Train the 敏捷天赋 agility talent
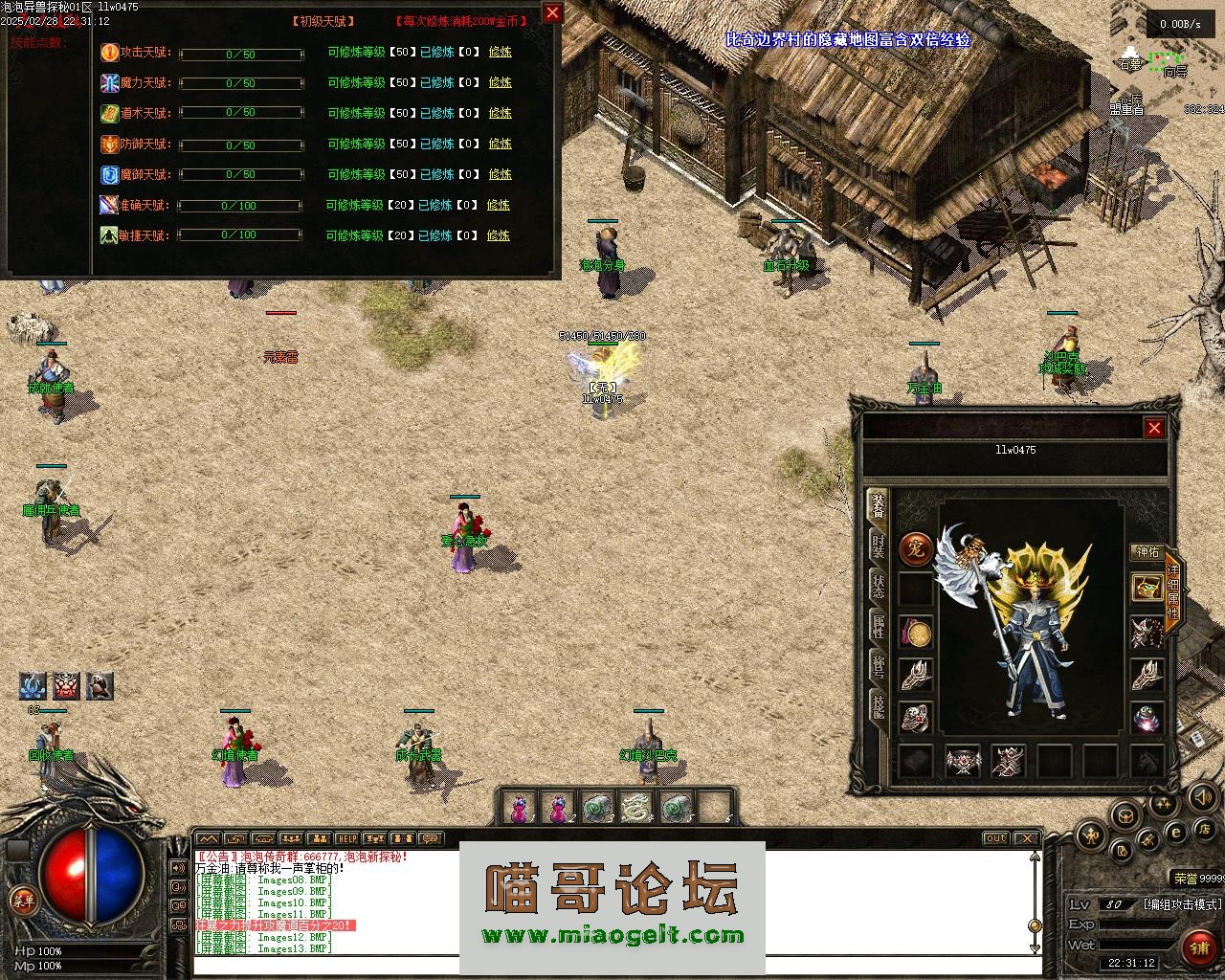1225x980 pixels. (498, 235)
